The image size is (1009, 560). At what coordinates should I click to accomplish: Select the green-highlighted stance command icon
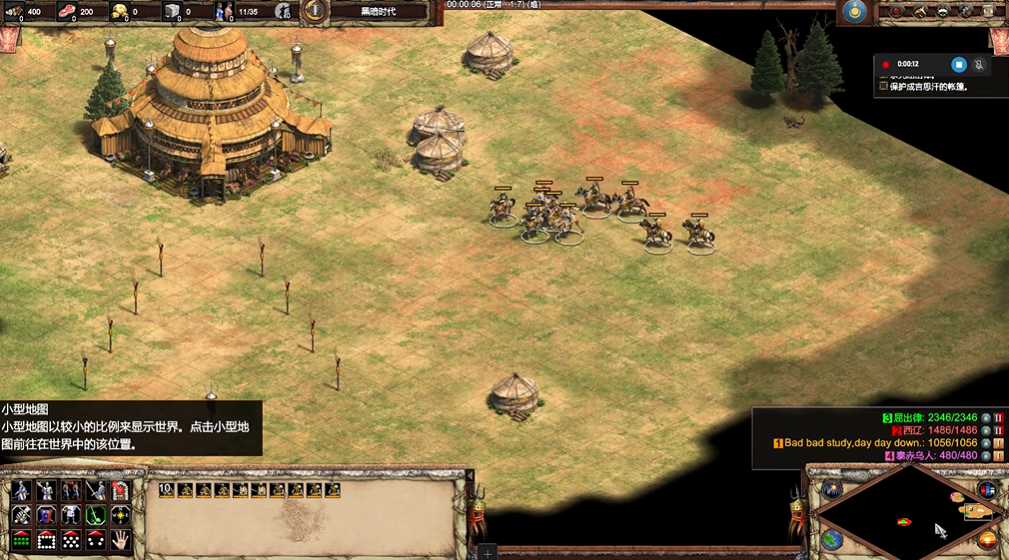pos(96,515)
